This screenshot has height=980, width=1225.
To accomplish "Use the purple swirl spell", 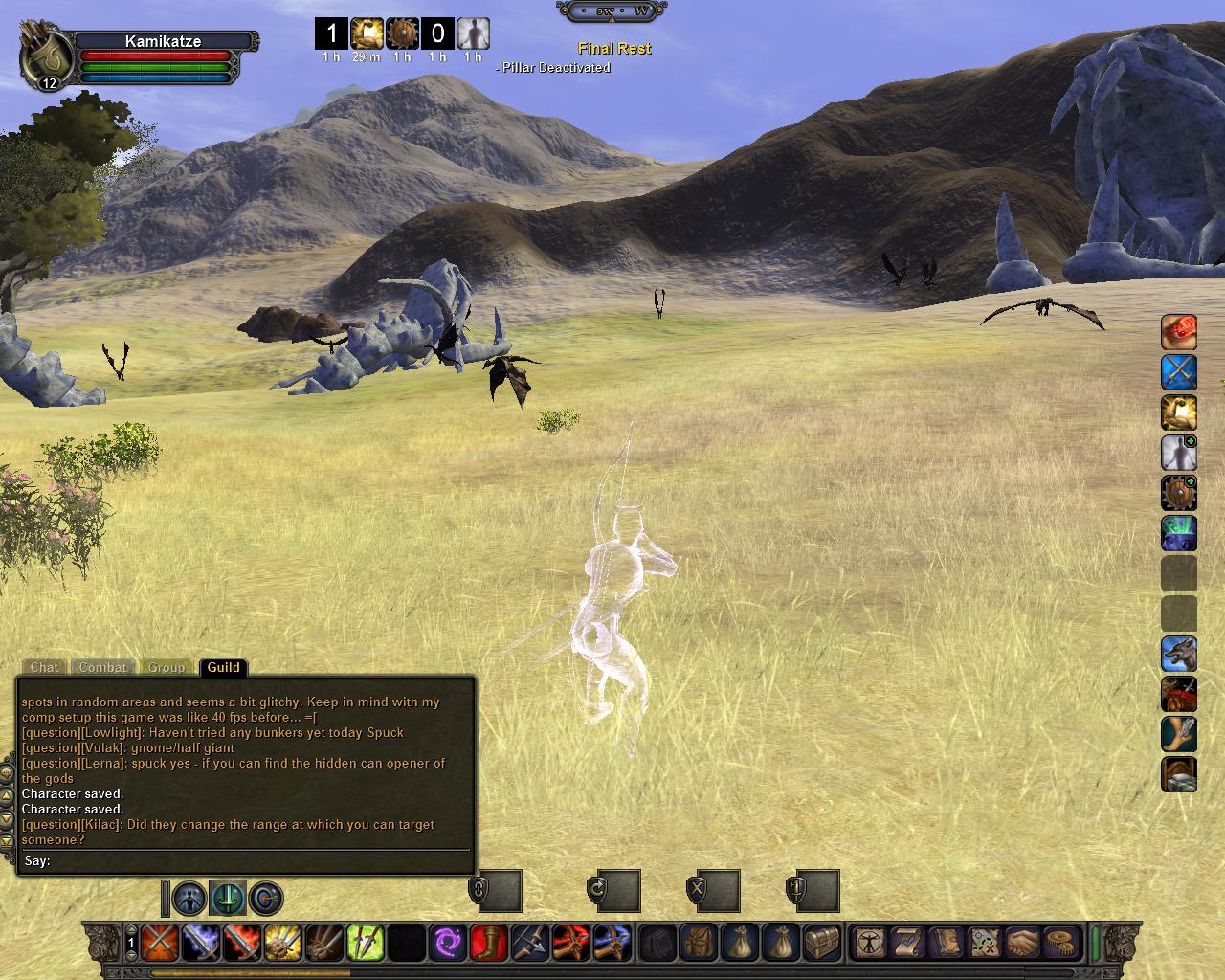I will [x=447, y=943].
